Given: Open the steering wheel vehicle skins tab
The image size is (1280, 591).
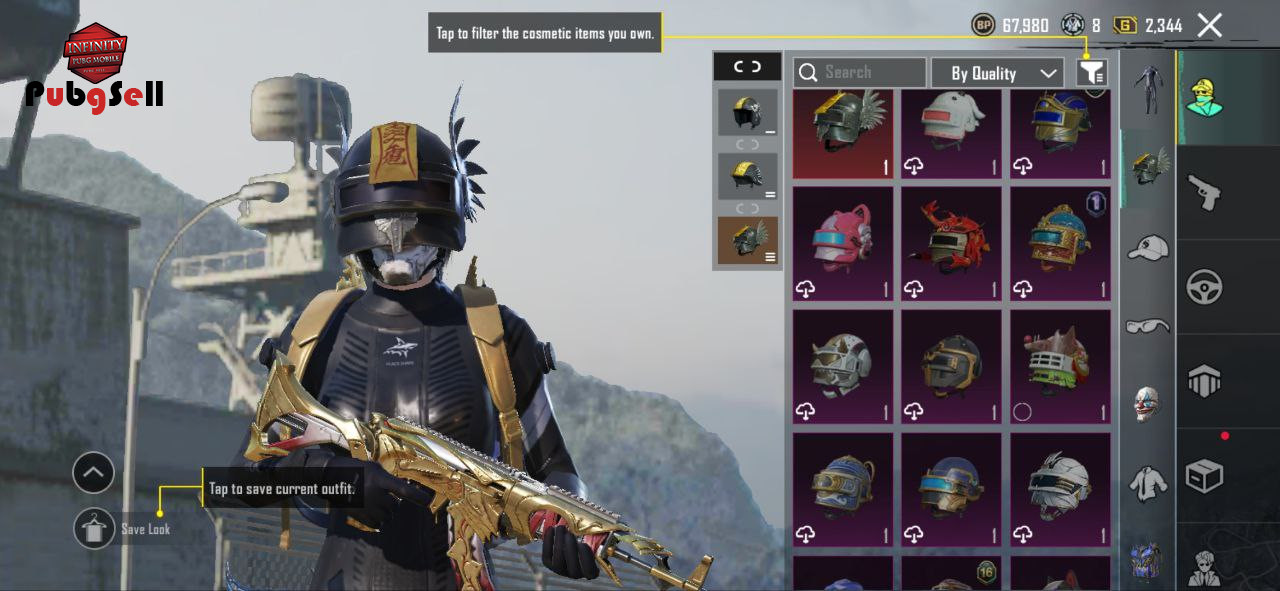Looking at the screenshot, I should point(1204,287).
